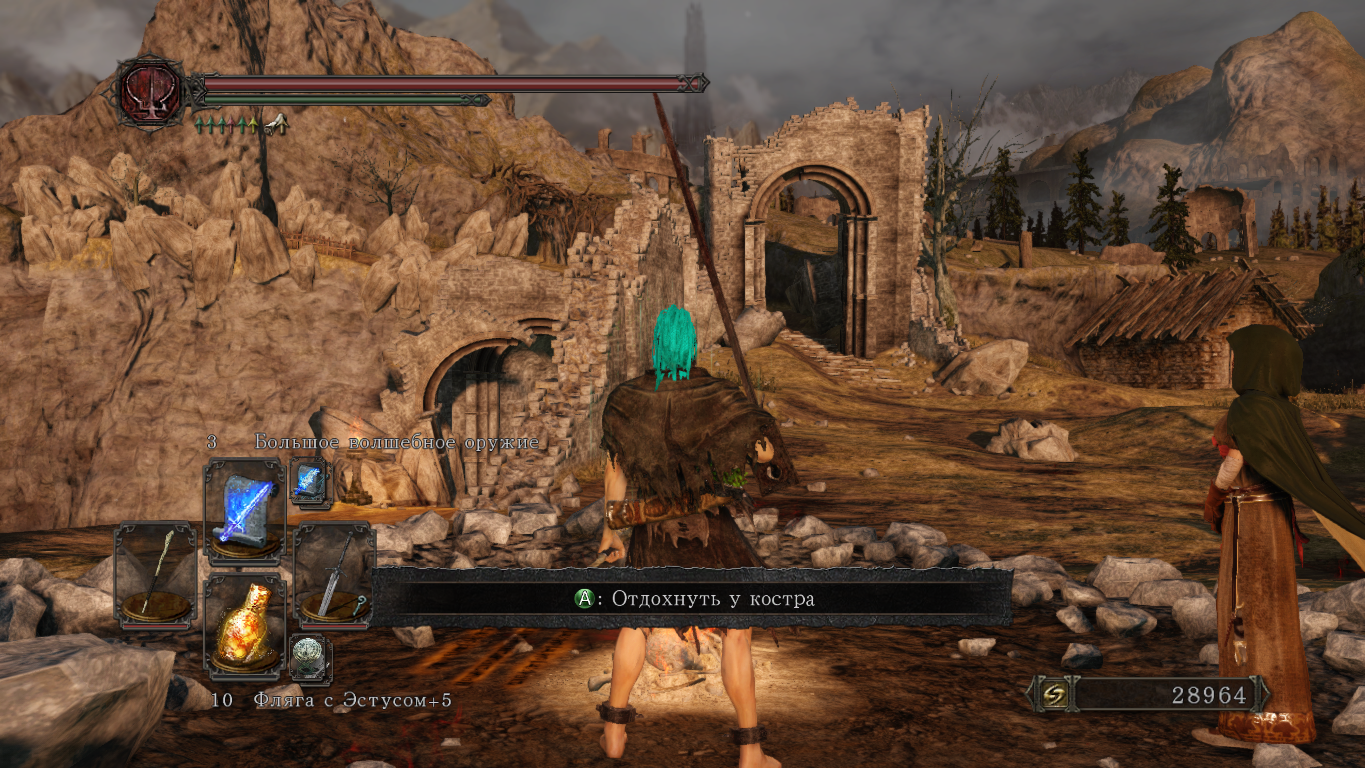This screenshot has width=1366, height=768.
Task: Click the Estus Flask item slot
Action: pos(245,623)
